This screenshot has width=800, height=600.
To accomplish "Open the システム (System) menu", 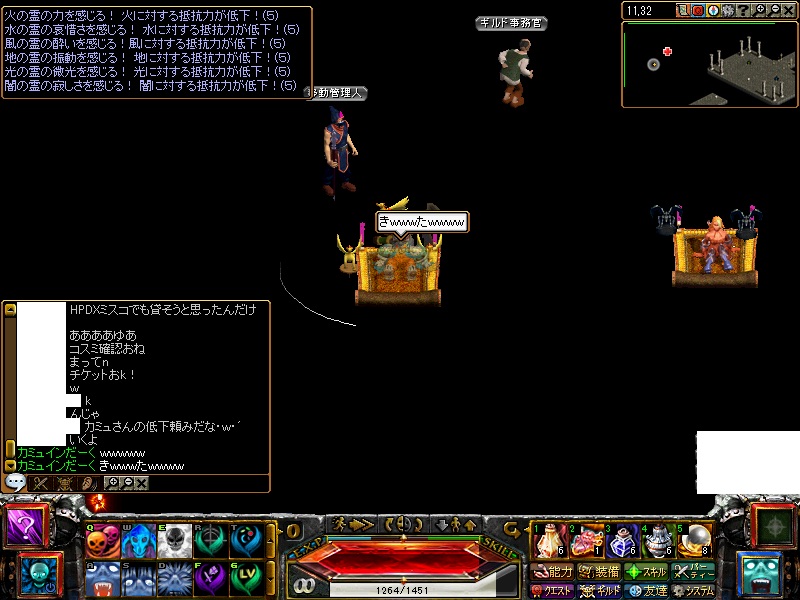I will (694, 591).
